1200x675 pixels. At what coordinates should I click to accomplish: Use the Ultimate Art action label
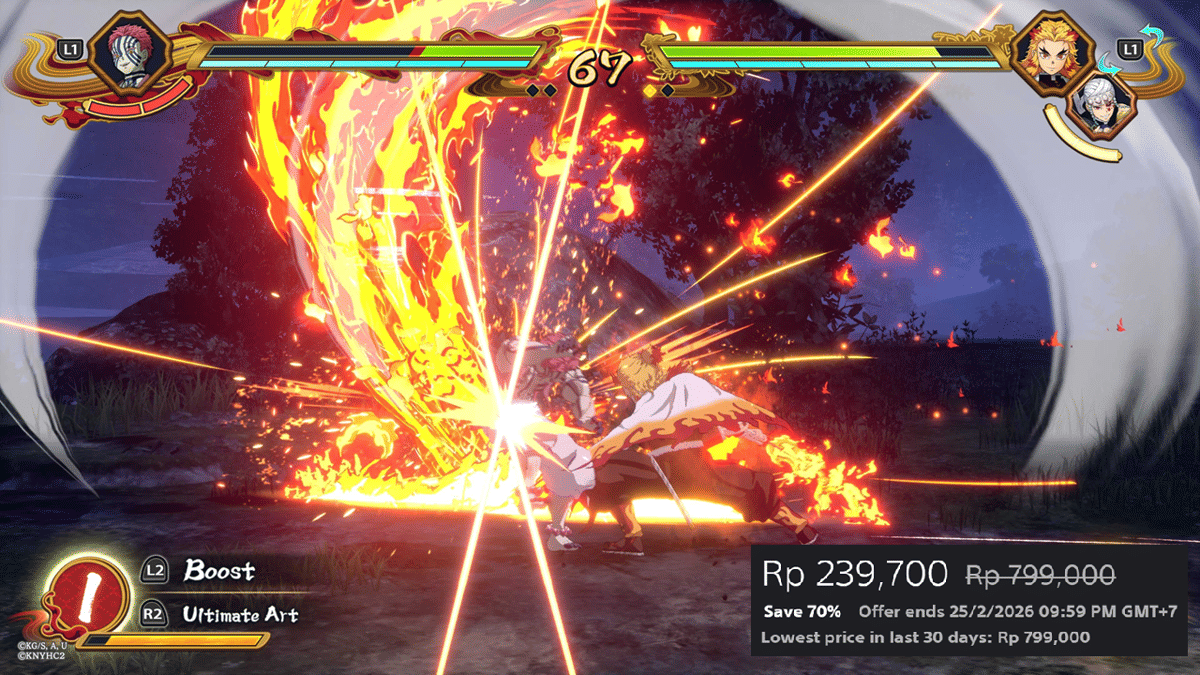click(x=240, y=615)
